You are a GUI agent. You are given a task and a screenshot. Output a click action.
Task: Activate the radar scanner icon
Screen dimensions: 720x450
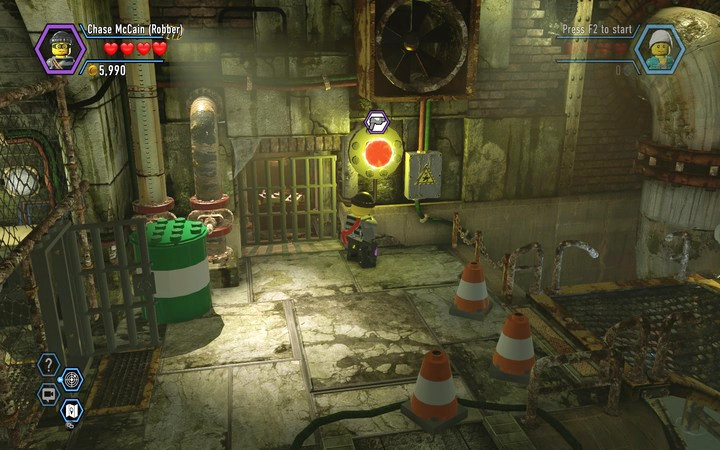72,379
